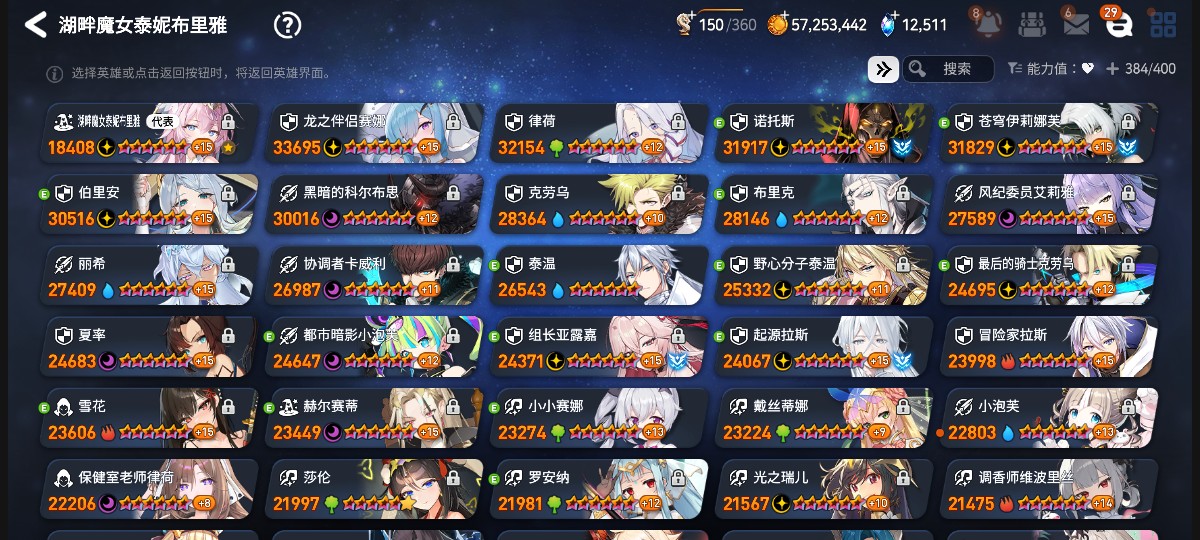The height and width of the screenshot is (540, 1200).
Task: Select the 夏率 hero card
Action: pos(150,346)
